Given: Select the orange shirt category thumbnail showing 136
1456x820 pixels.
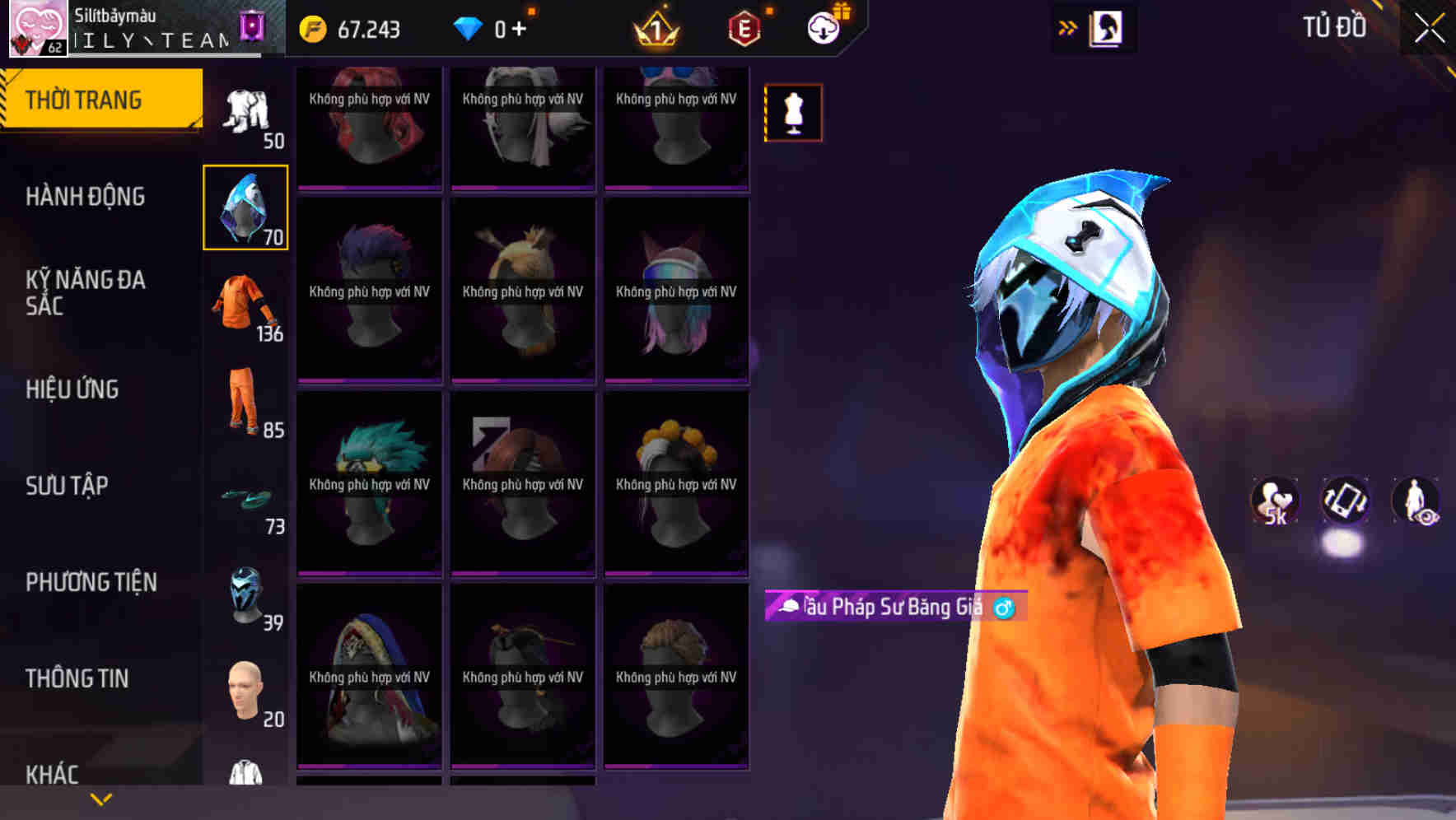Looking at the screenshot, I should (245, 308).
